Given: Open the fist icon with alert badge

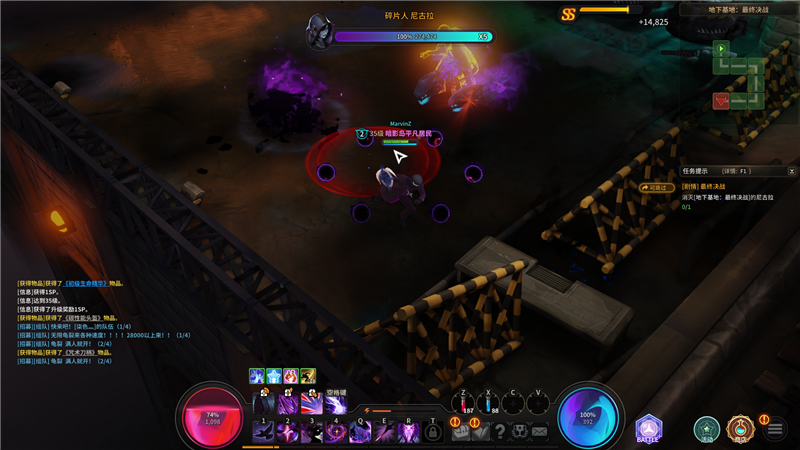Looking at the screenshot, I should pyautogui.click(x=458, y=431).
